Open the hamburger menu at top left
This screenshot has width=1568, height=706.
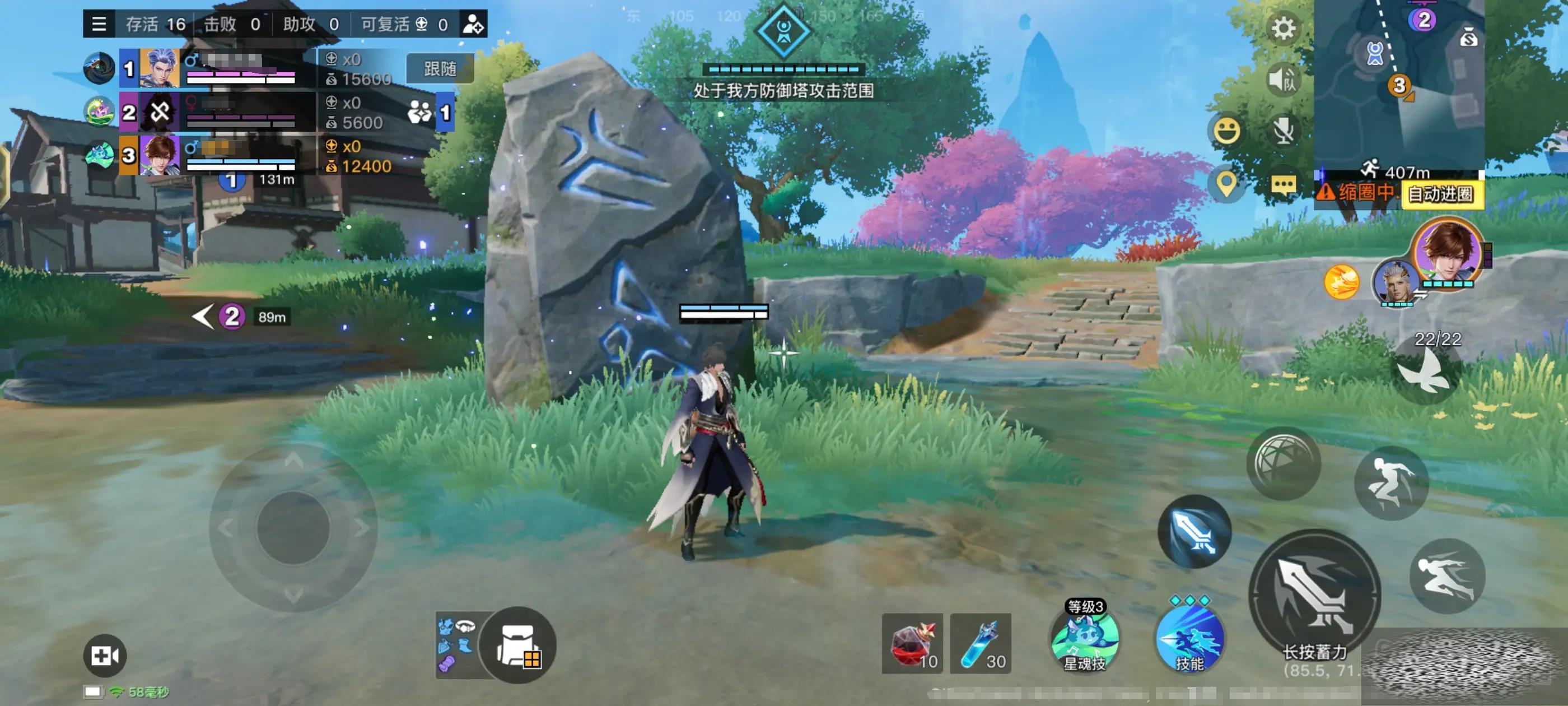pyautogui.click(x=99, y=24)
